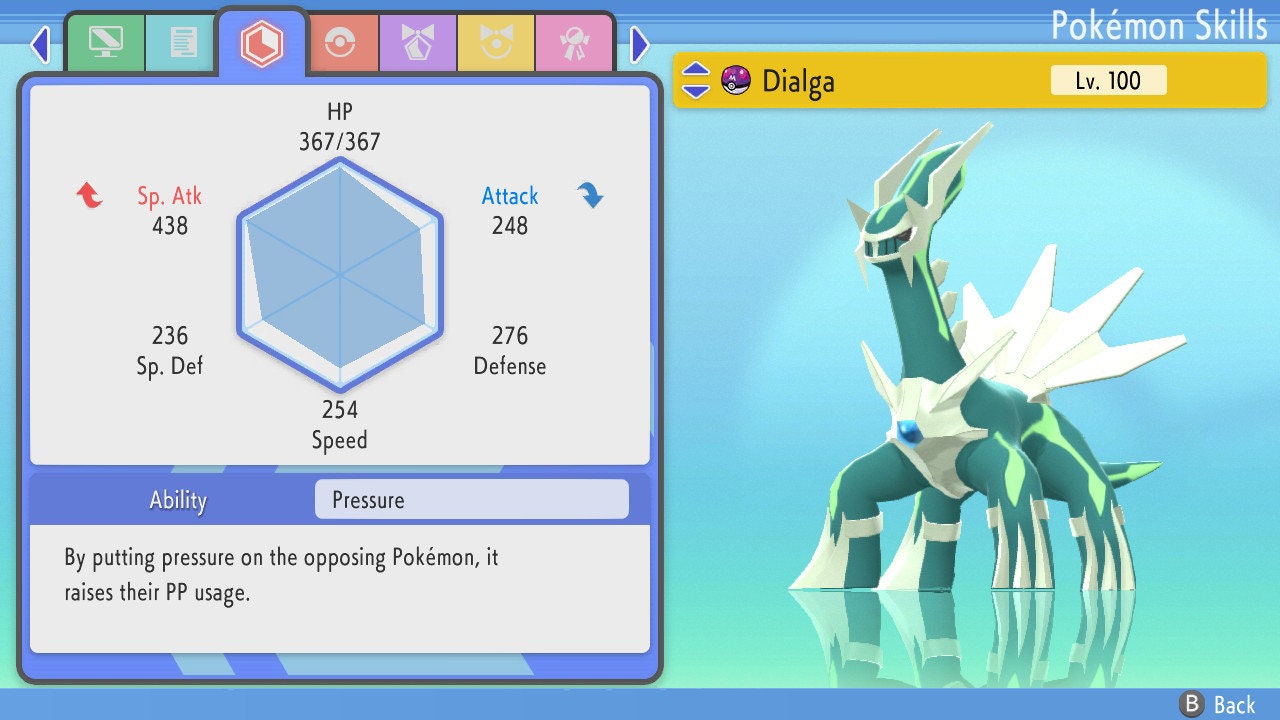The image size is (1280, 720).
Task: Open the purple ribbon pentagon tab
Action: point(418,43)
